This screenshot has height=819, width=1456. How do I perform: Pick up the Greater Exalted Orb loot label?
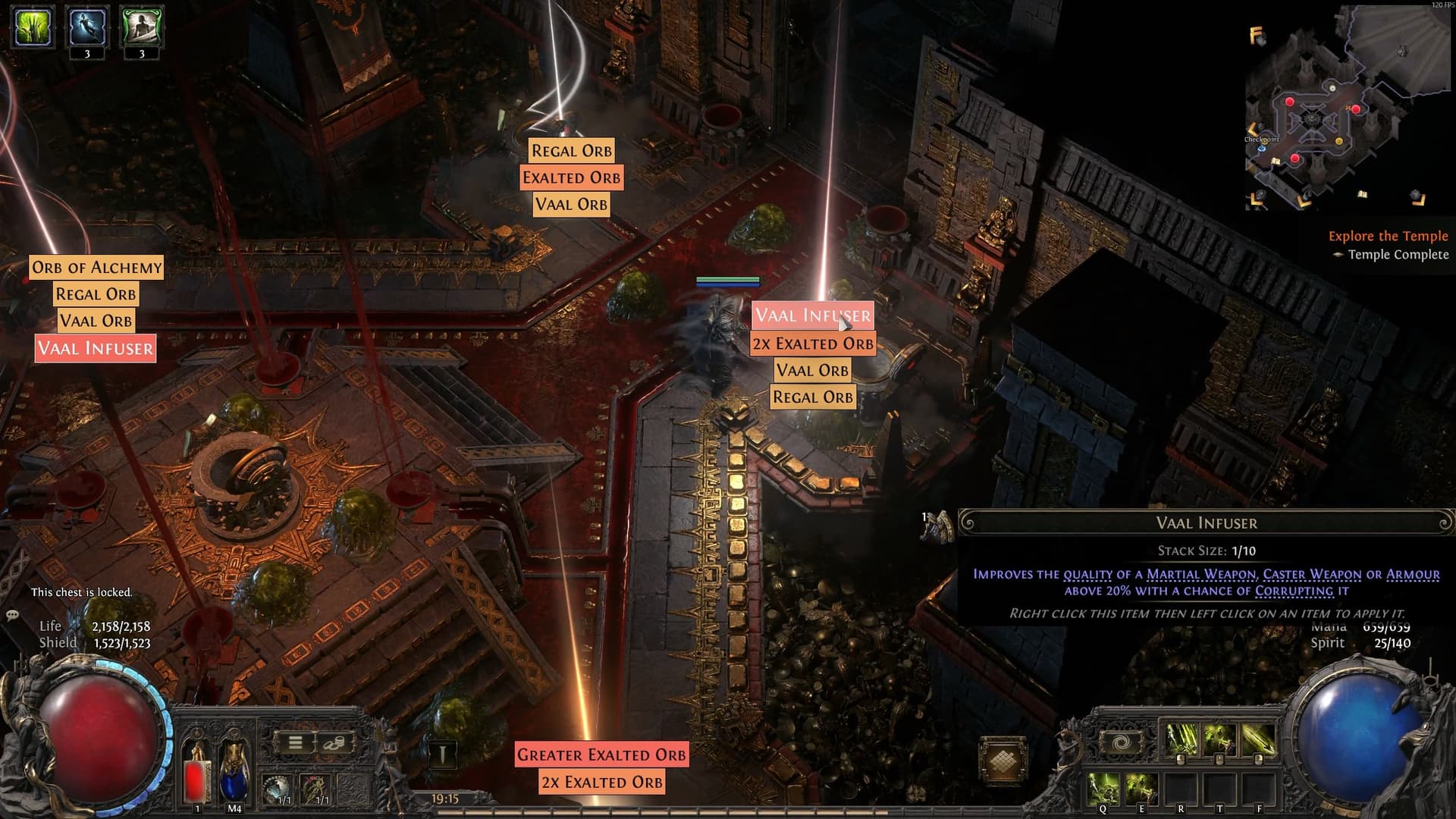601,755
